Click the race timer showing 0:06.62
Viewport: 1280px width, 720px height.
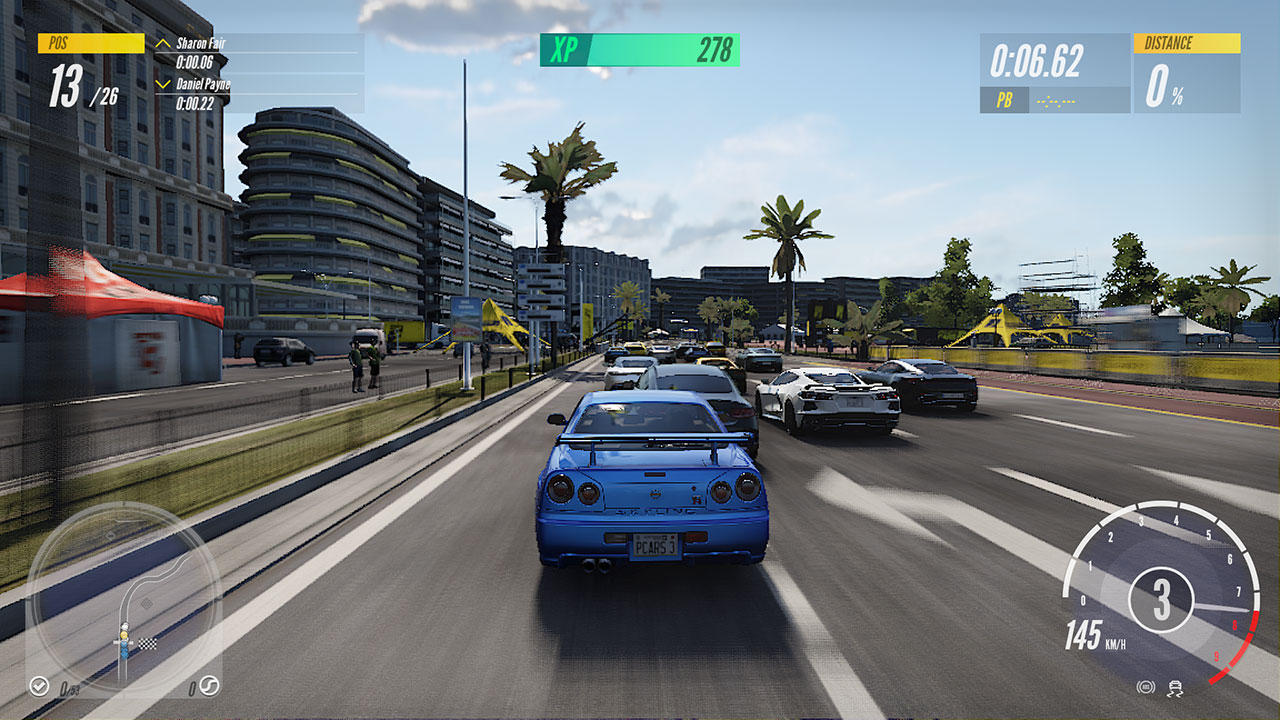(1036, 63)
